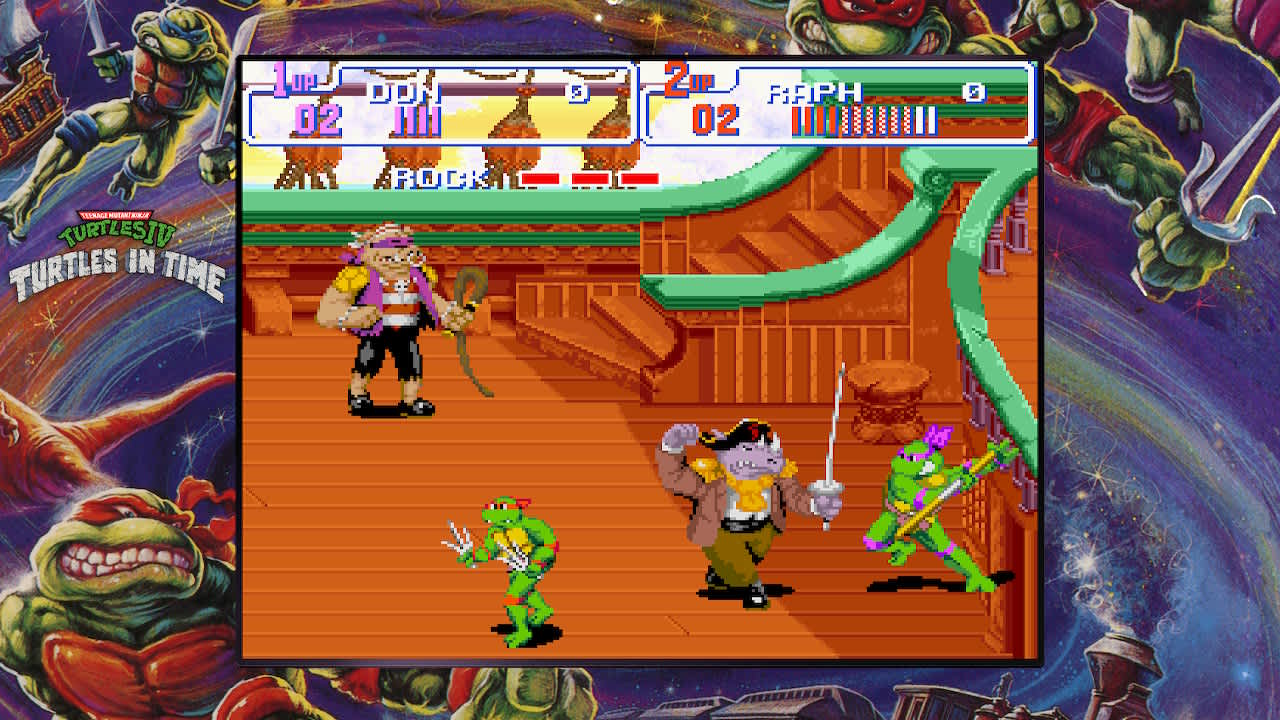Screen dimensions: 1280x720
Task: Click DON's score counter showing 0
Action: (x=580, y=91)
